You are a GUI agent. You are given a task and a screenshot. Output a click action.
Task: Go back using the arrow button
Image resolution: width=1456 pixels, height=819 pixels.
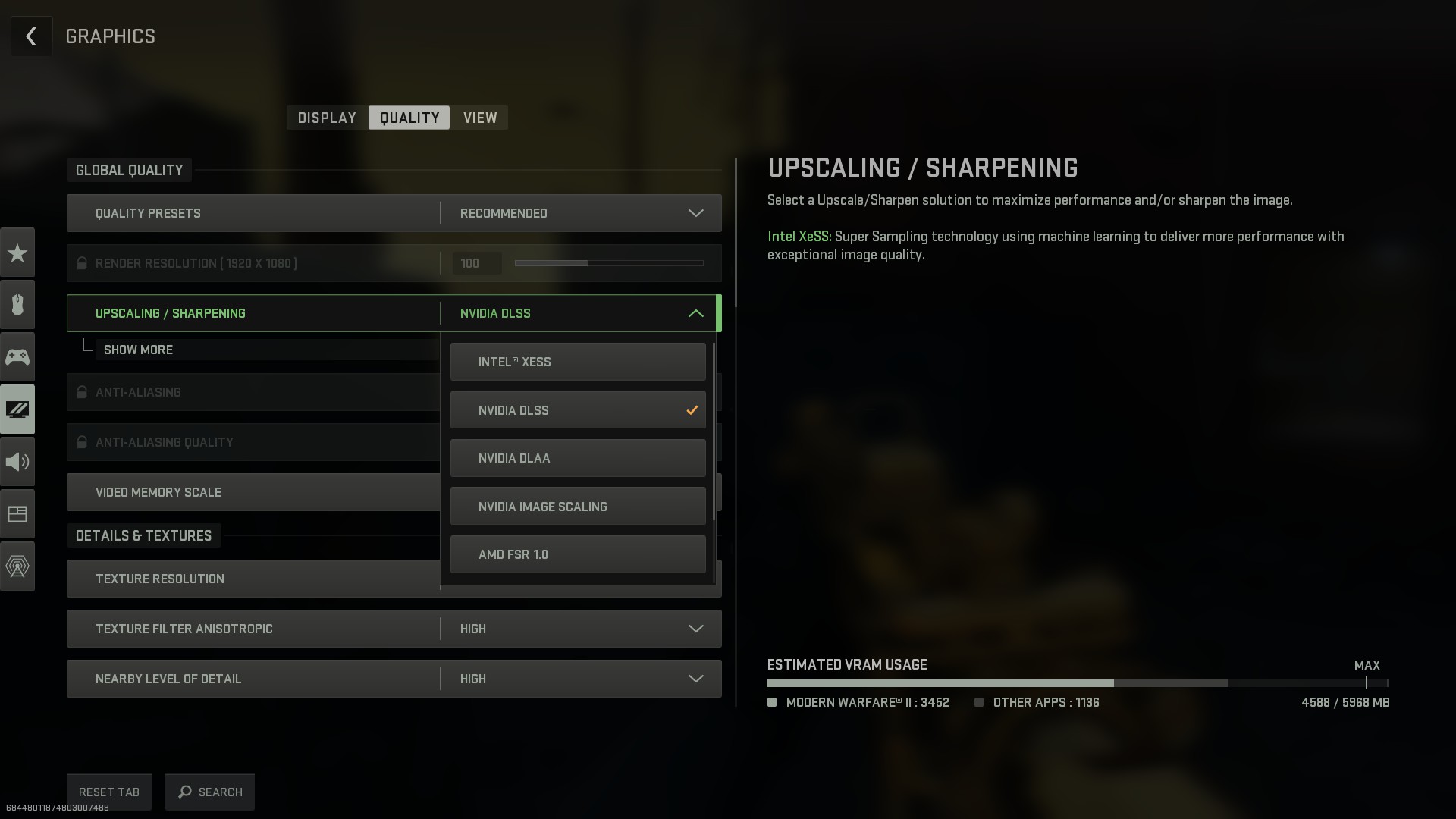31,36
